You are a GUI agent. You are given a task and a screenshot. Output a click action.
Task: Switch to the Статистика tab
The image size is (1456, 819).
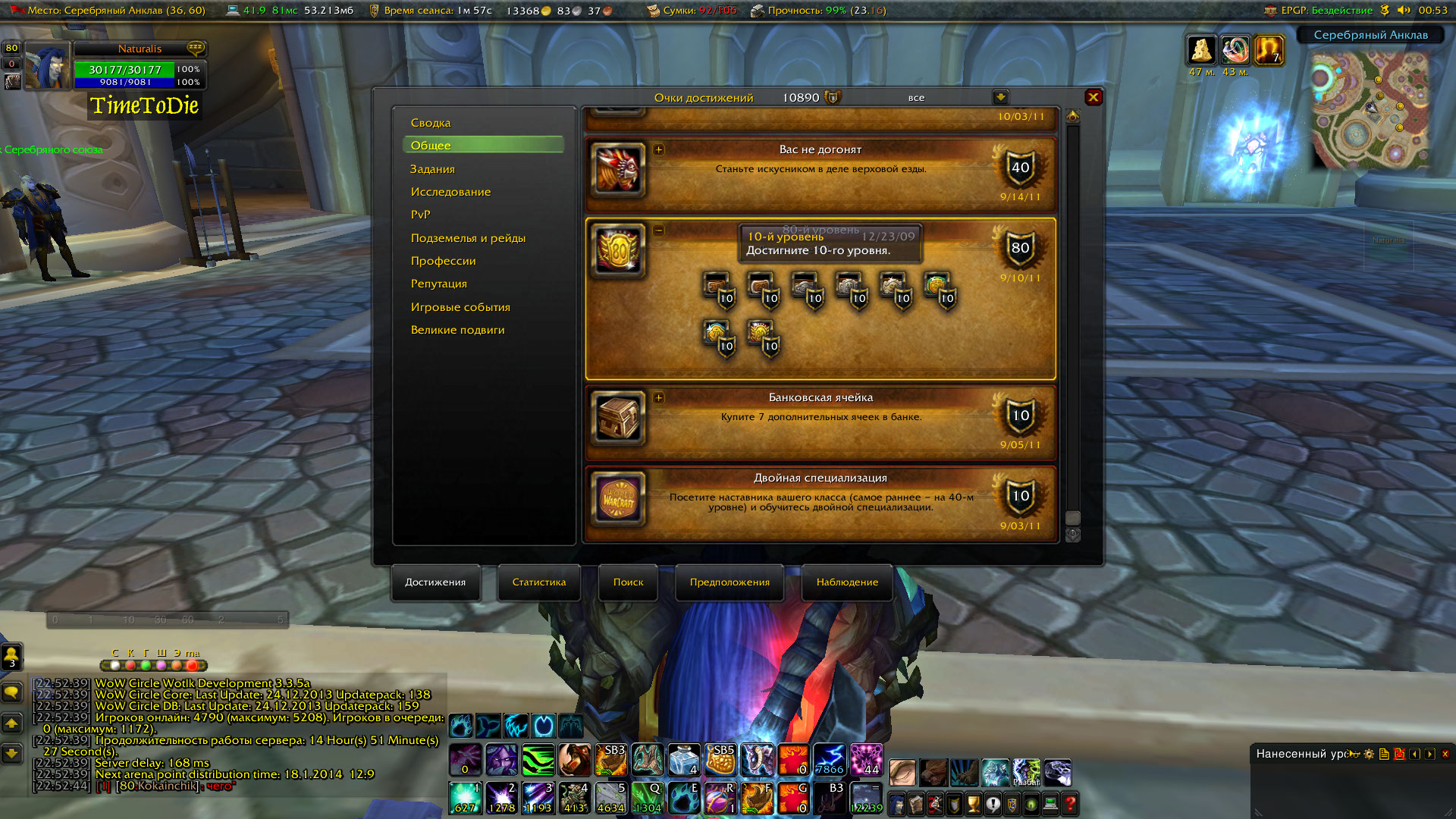pos(538,582)
